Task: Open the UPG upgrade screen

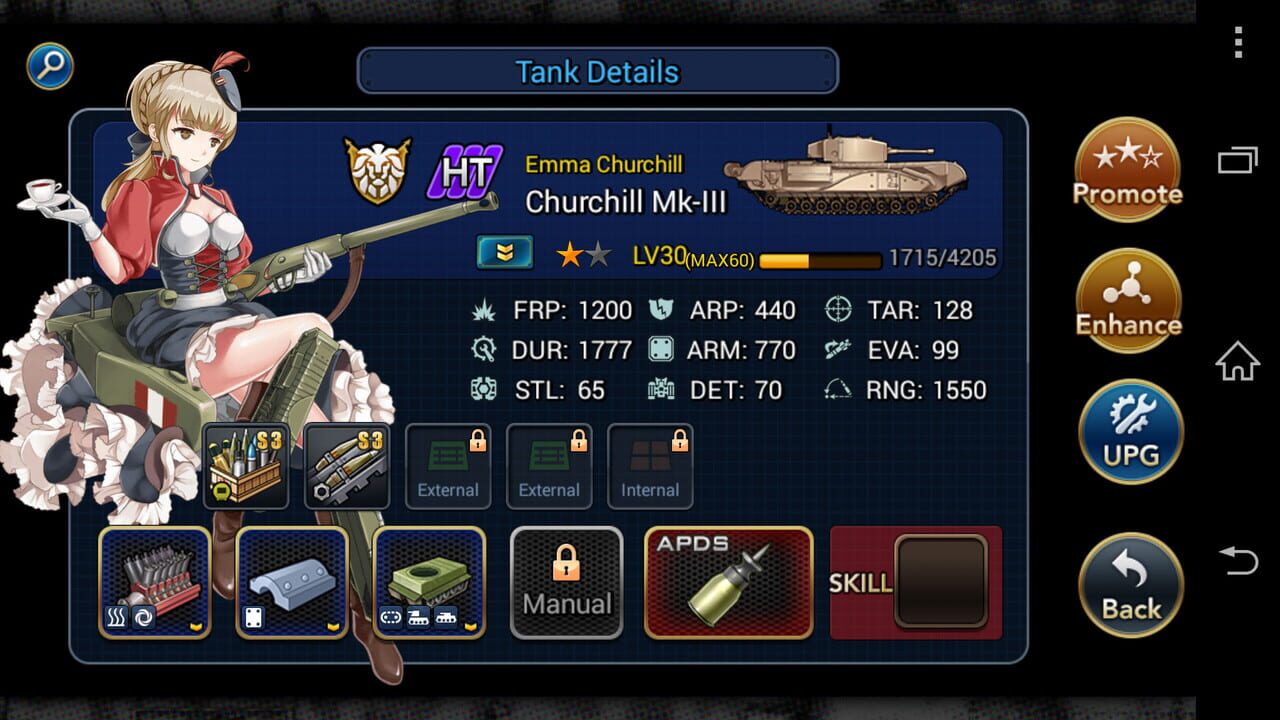Action: pyautogui.click(x=1128, y=432)
